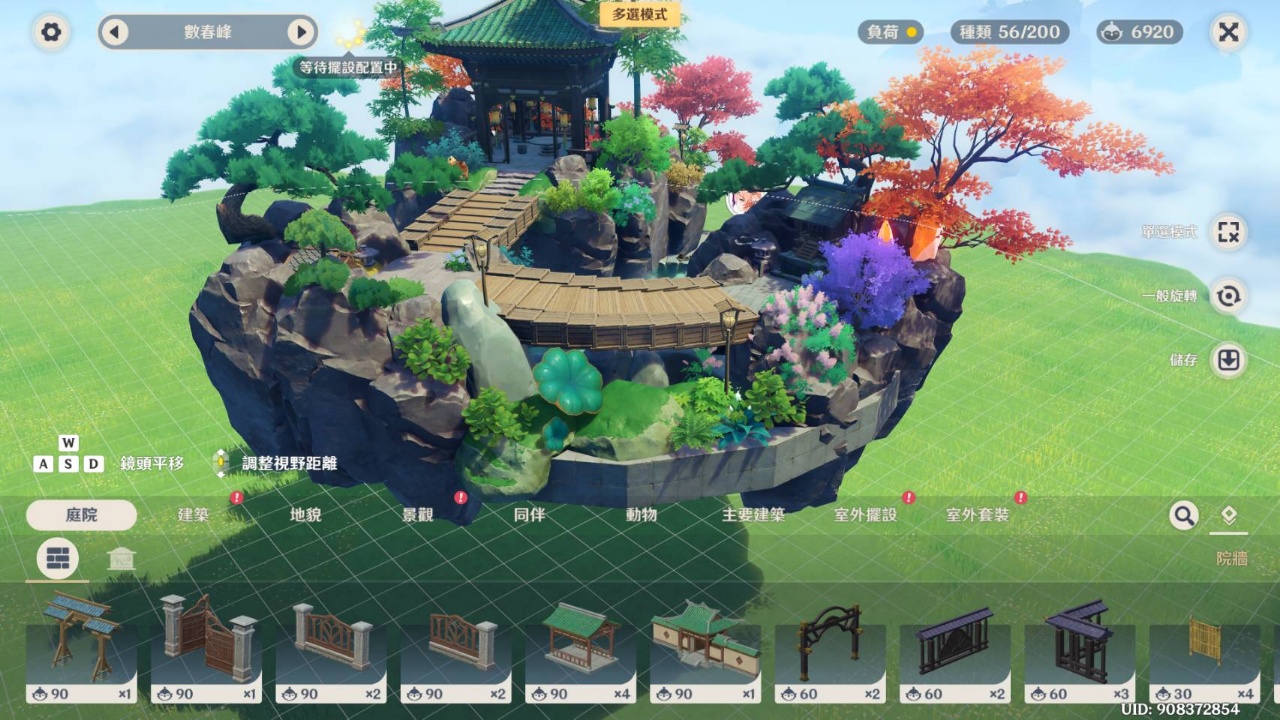This screenshot has width=1280, height=720.
Task: Switch to the 景觀 tab
Action: tap(418, 515)
